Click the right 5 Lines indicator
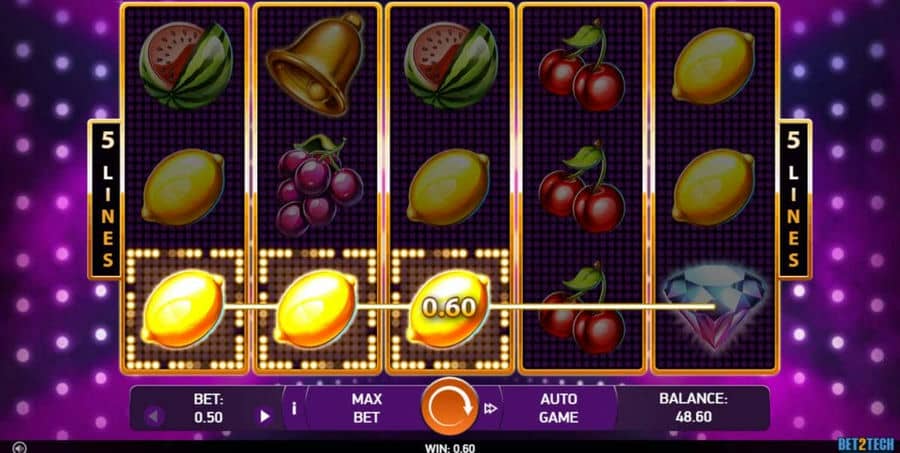This screenshot has height=453, width=900. pyautogui.click(x=795, y=199)
